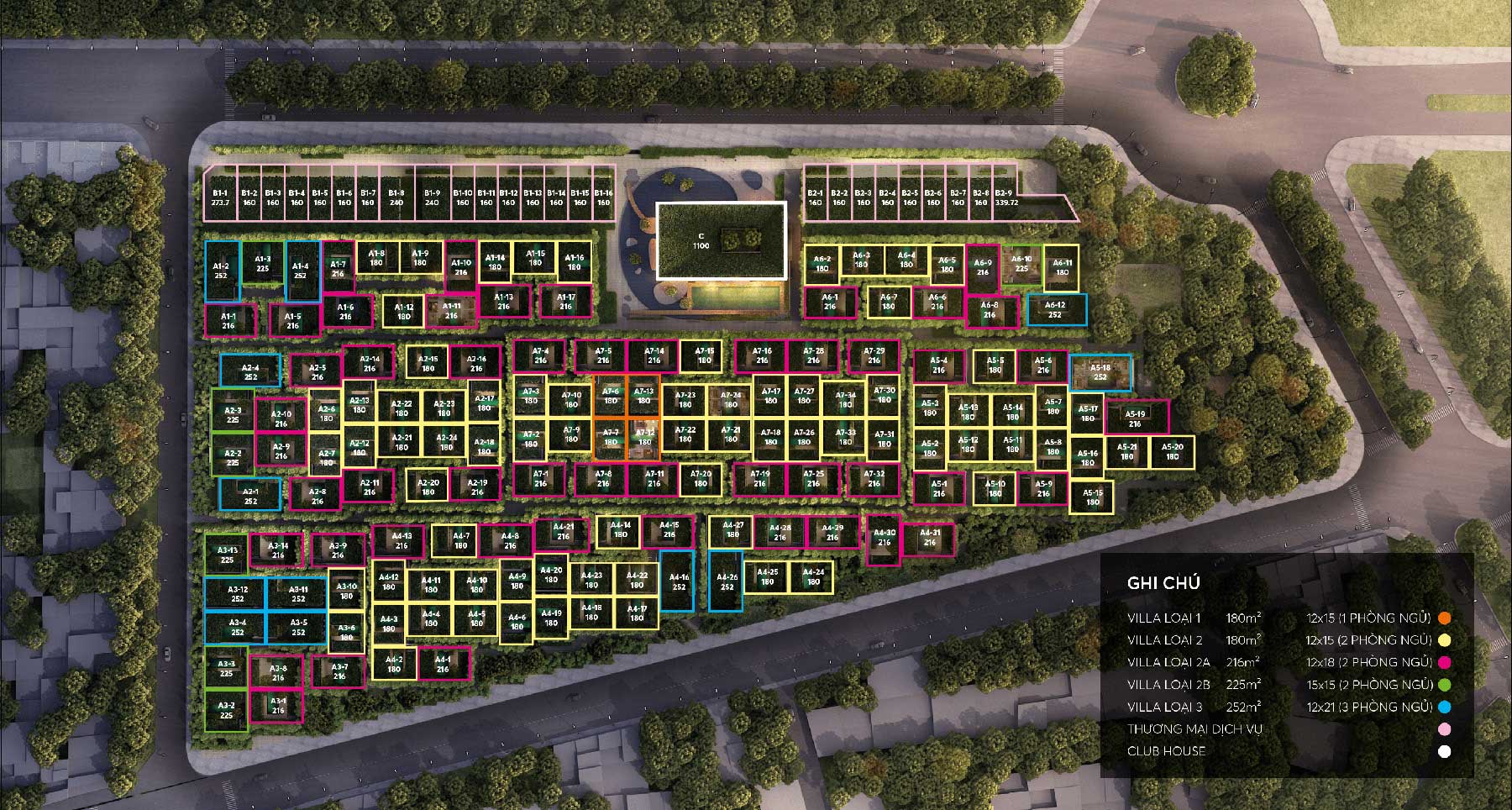Screen dimensions: 1512x810
Task: Select villa plot A2-4
Action: tap(250, 372)
